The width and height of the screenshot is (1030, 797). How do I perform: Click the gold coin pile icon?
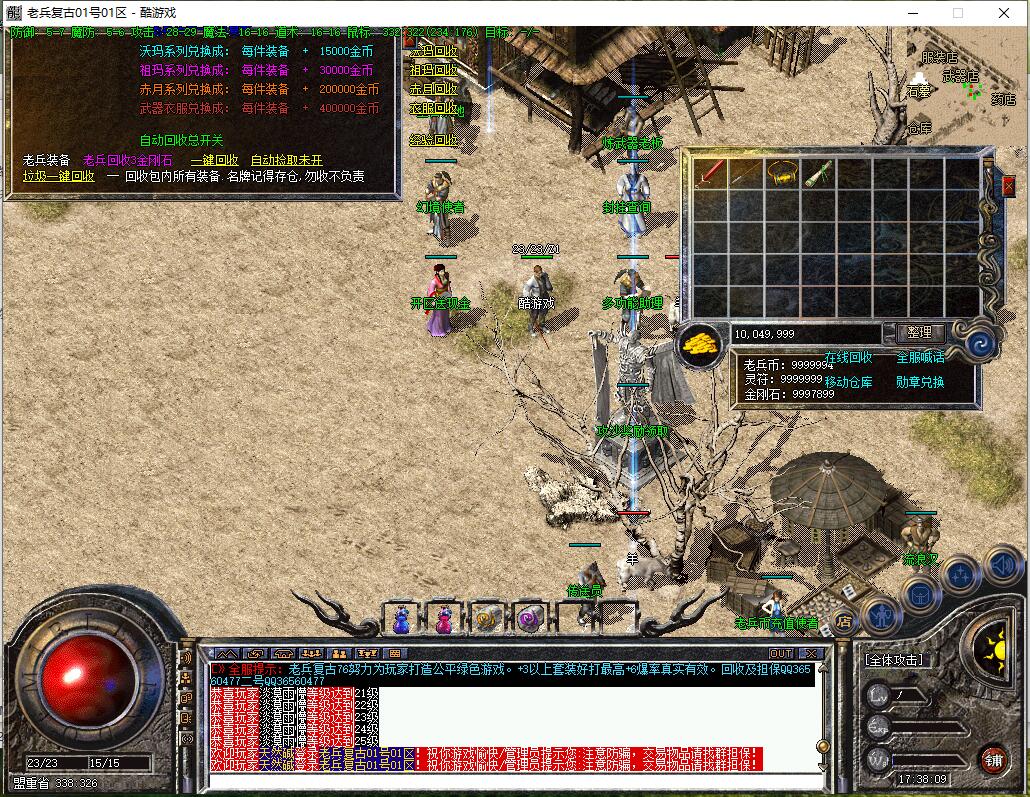[x=702, y=345]
